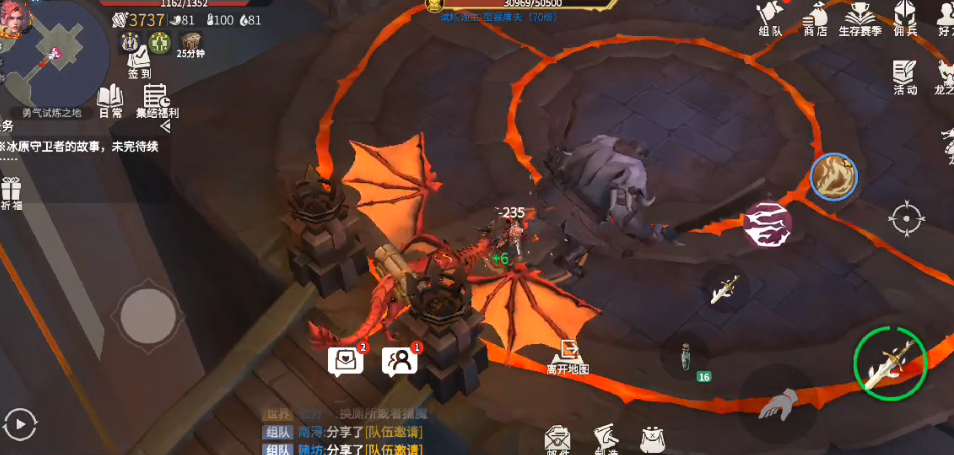Select the red-haired character portrait
This screenshot has width=954, height=455.
[x=14, y=20]
